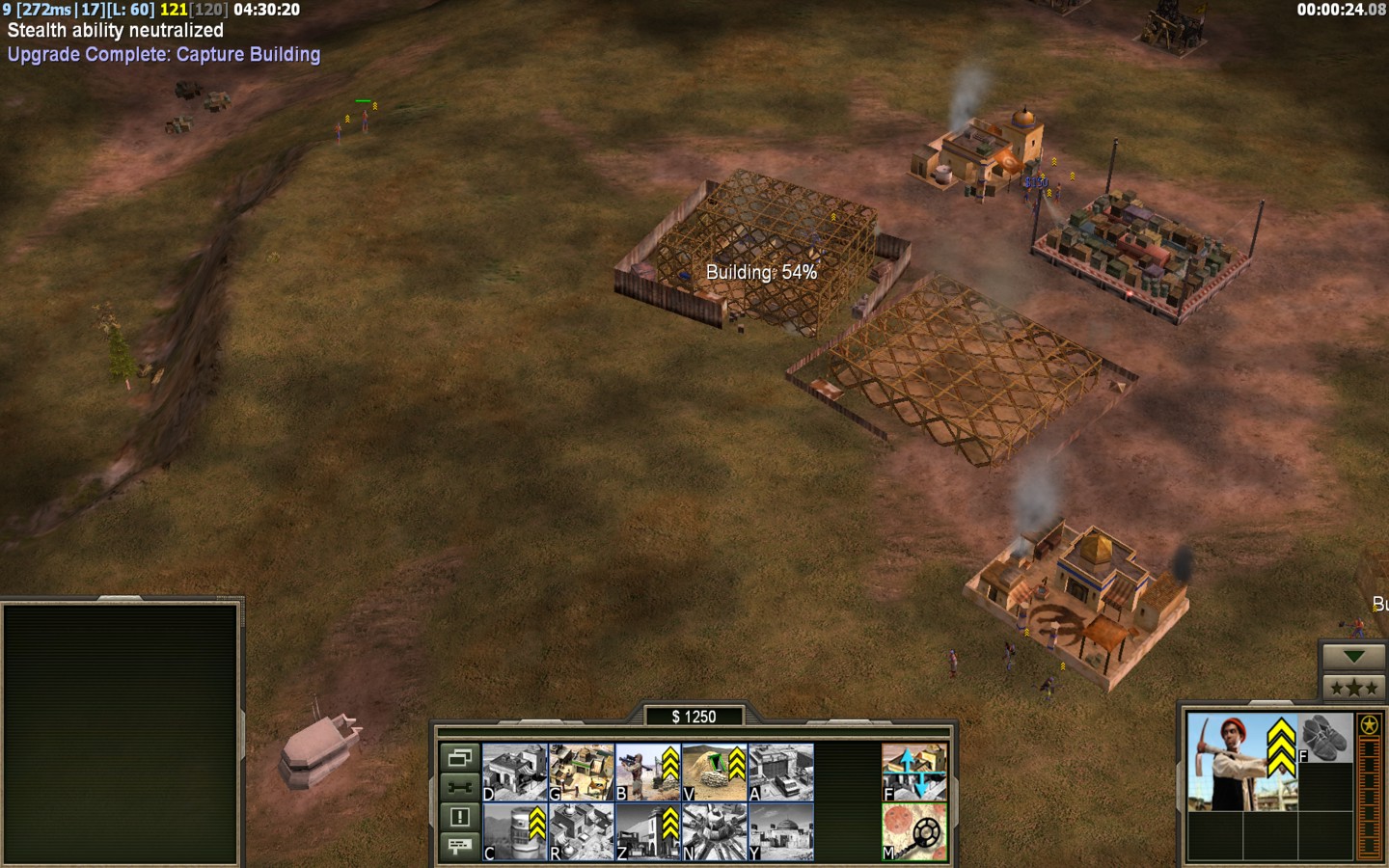Collapse the control bar with the down arrow

[1353, 657]
